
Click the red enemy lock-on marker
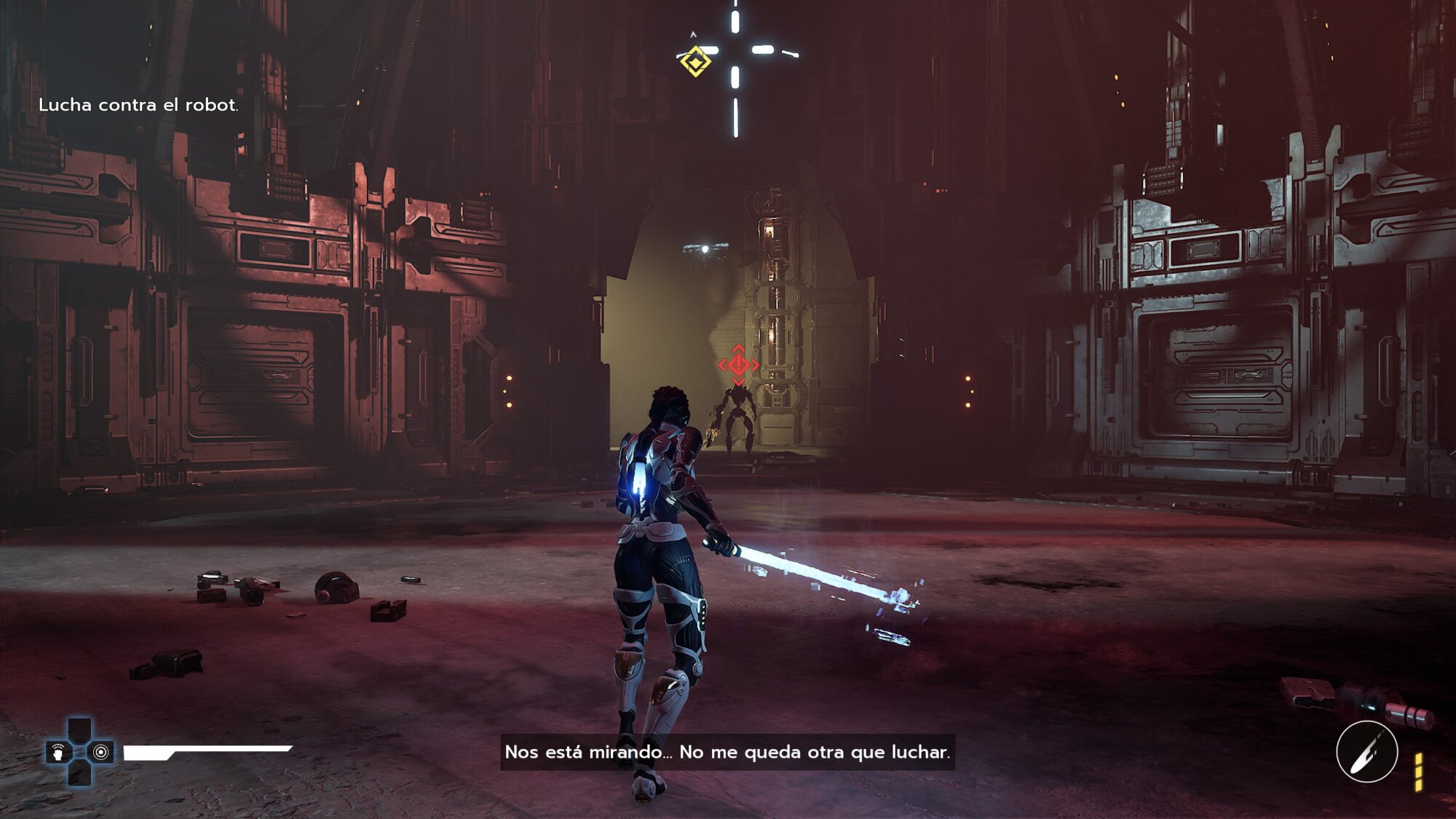[x=738, y=364]
